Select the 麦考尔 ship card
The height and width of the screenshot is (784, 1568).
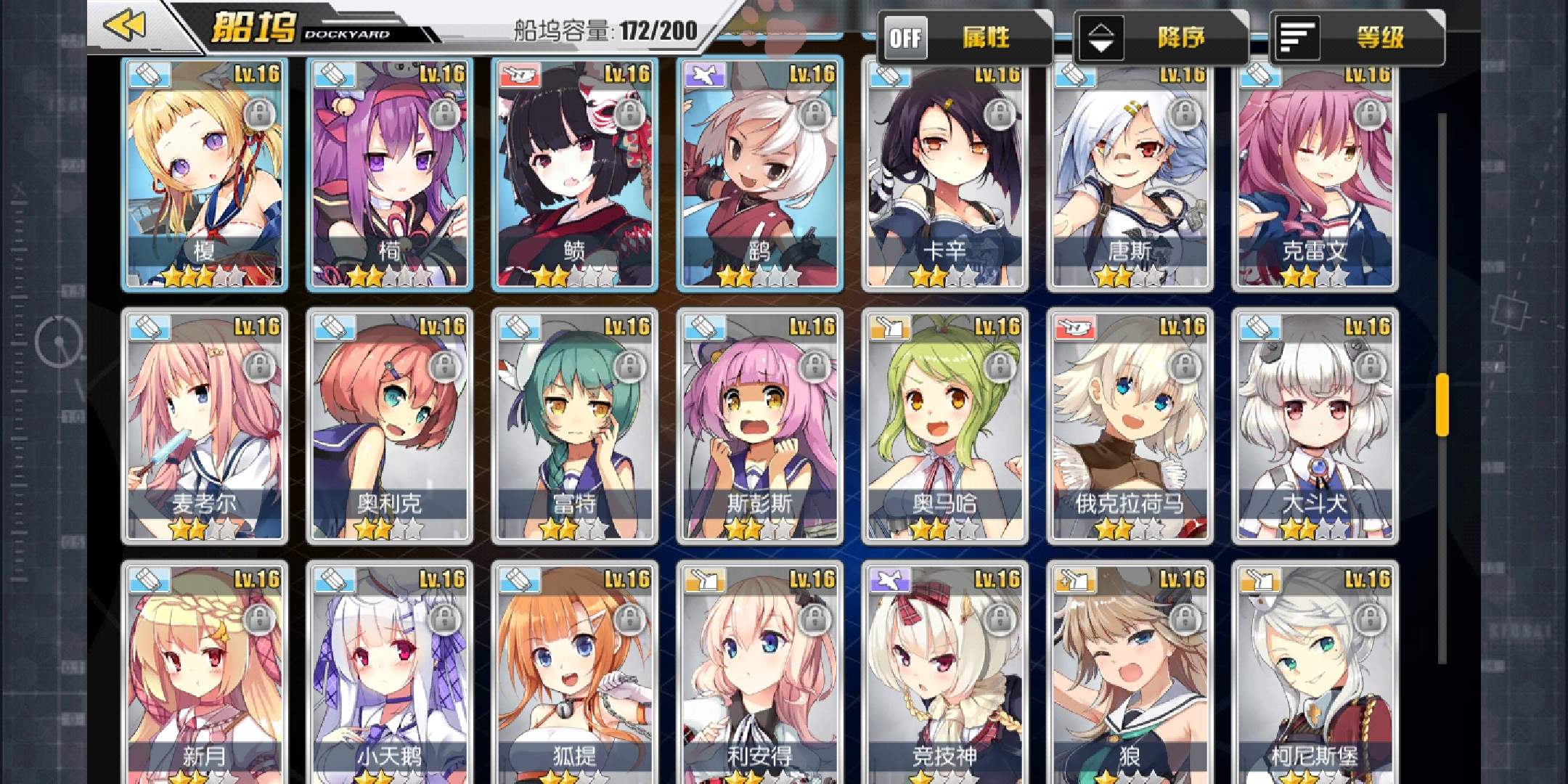(204, 427)
